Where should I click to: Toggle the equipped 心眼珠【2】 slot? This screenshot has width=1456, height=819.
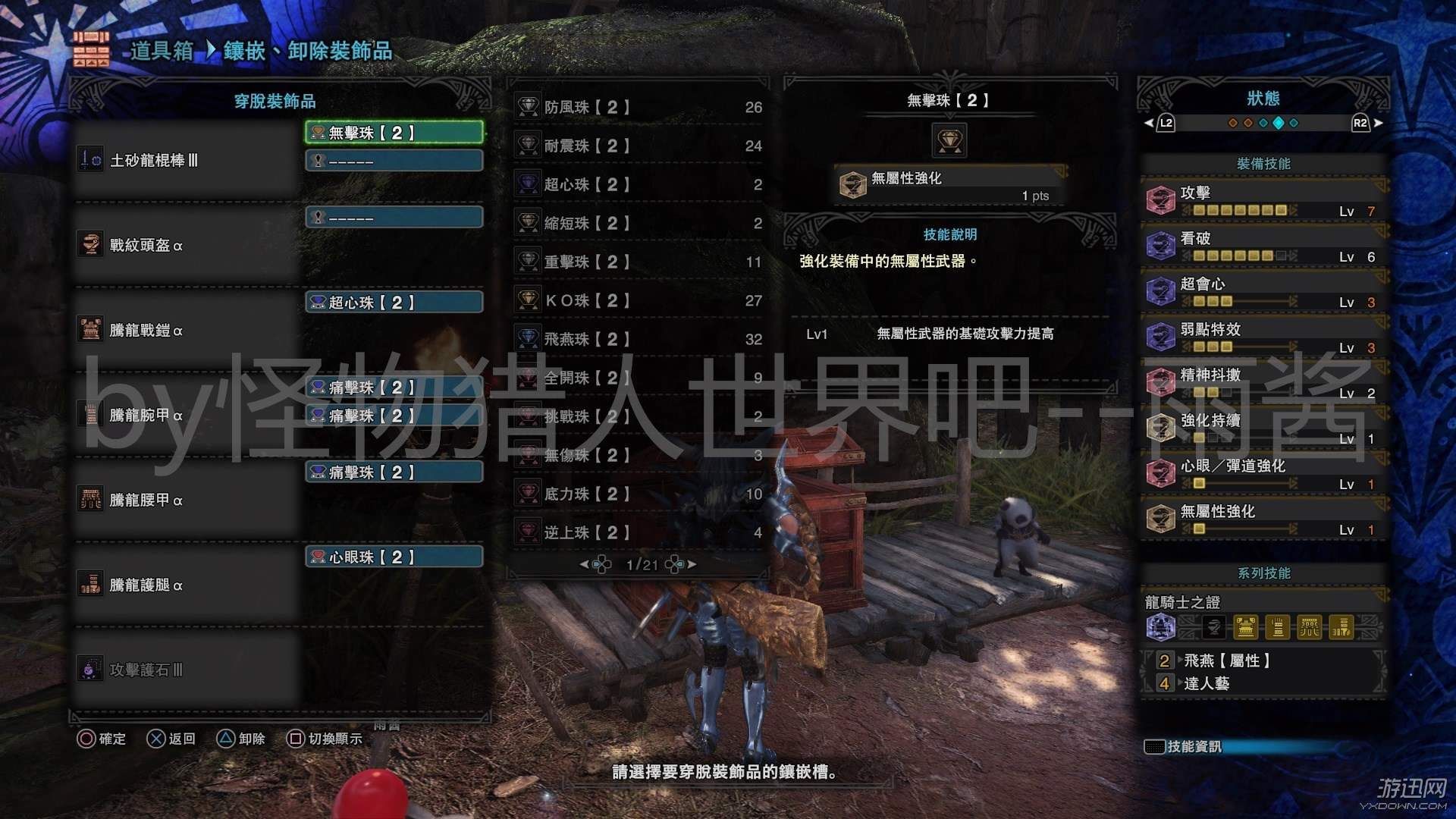394,557
